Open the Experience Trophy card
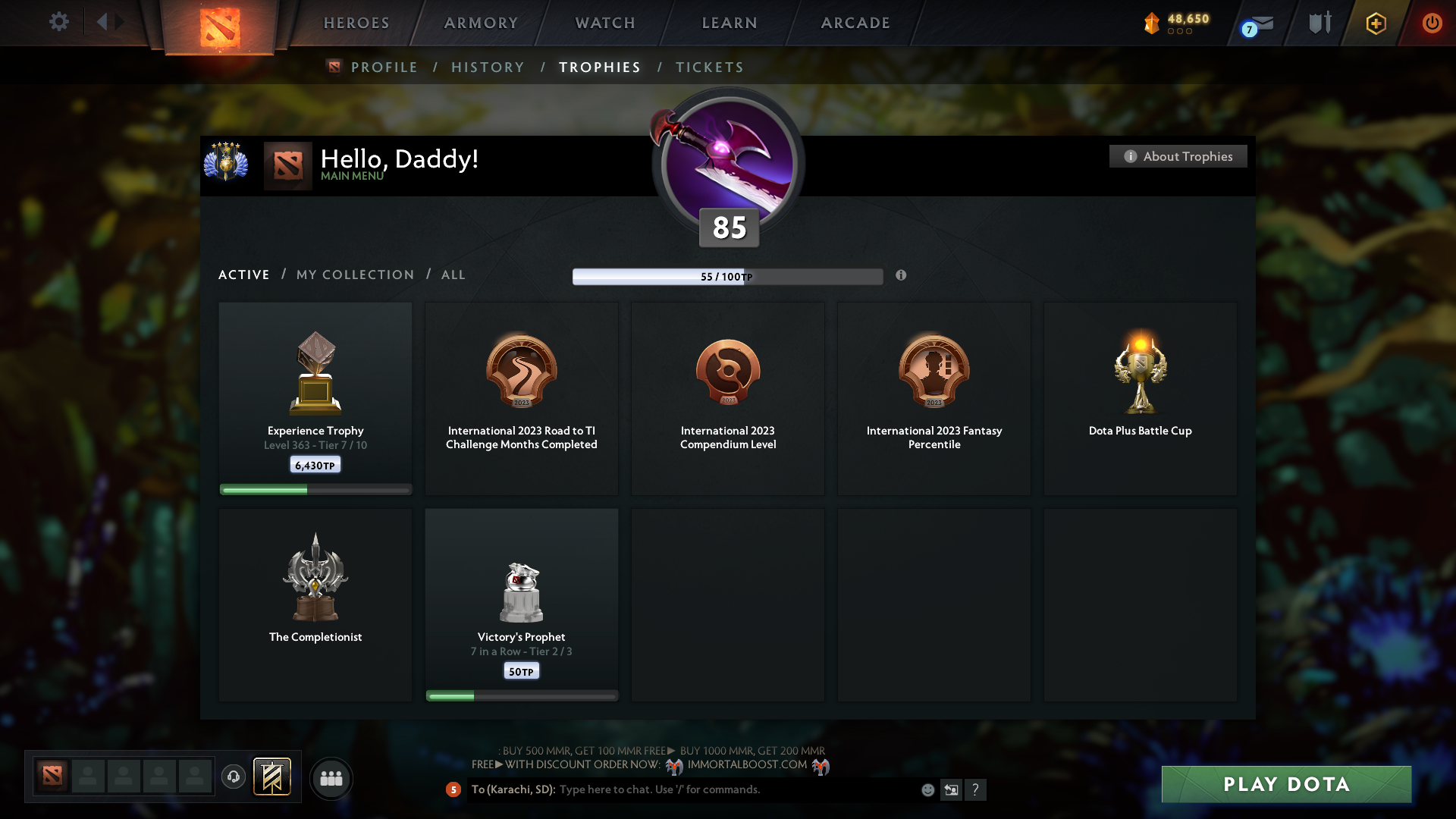 pos(315,394)
